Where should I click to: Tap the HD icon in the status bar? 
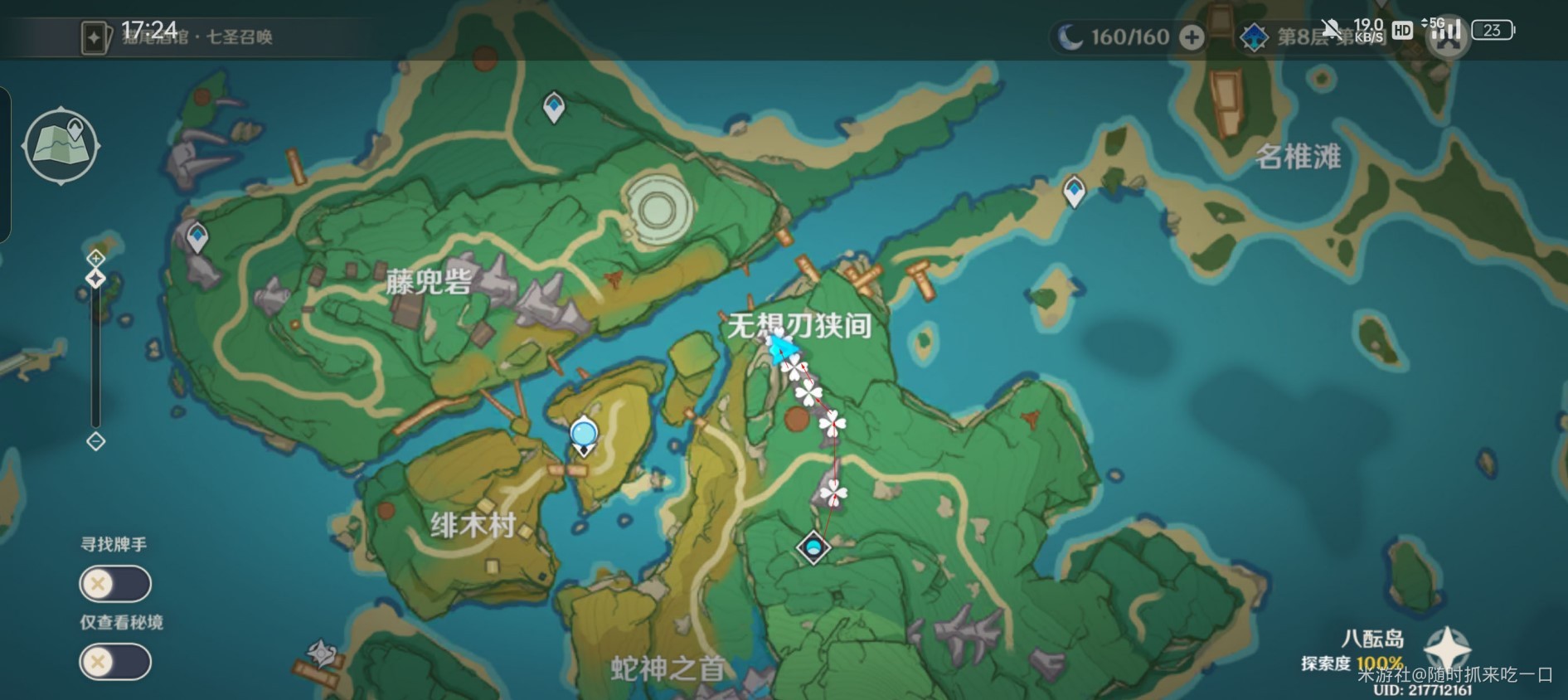tap(1401, 31)
